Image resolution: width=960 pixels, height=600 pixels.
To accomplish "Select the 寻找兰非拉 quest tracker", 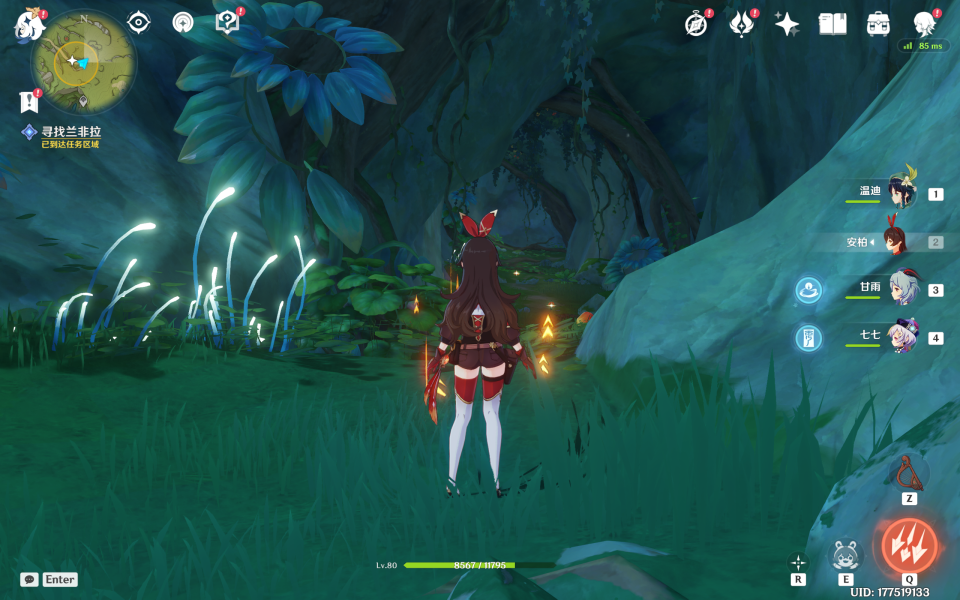I will (70, 132).
